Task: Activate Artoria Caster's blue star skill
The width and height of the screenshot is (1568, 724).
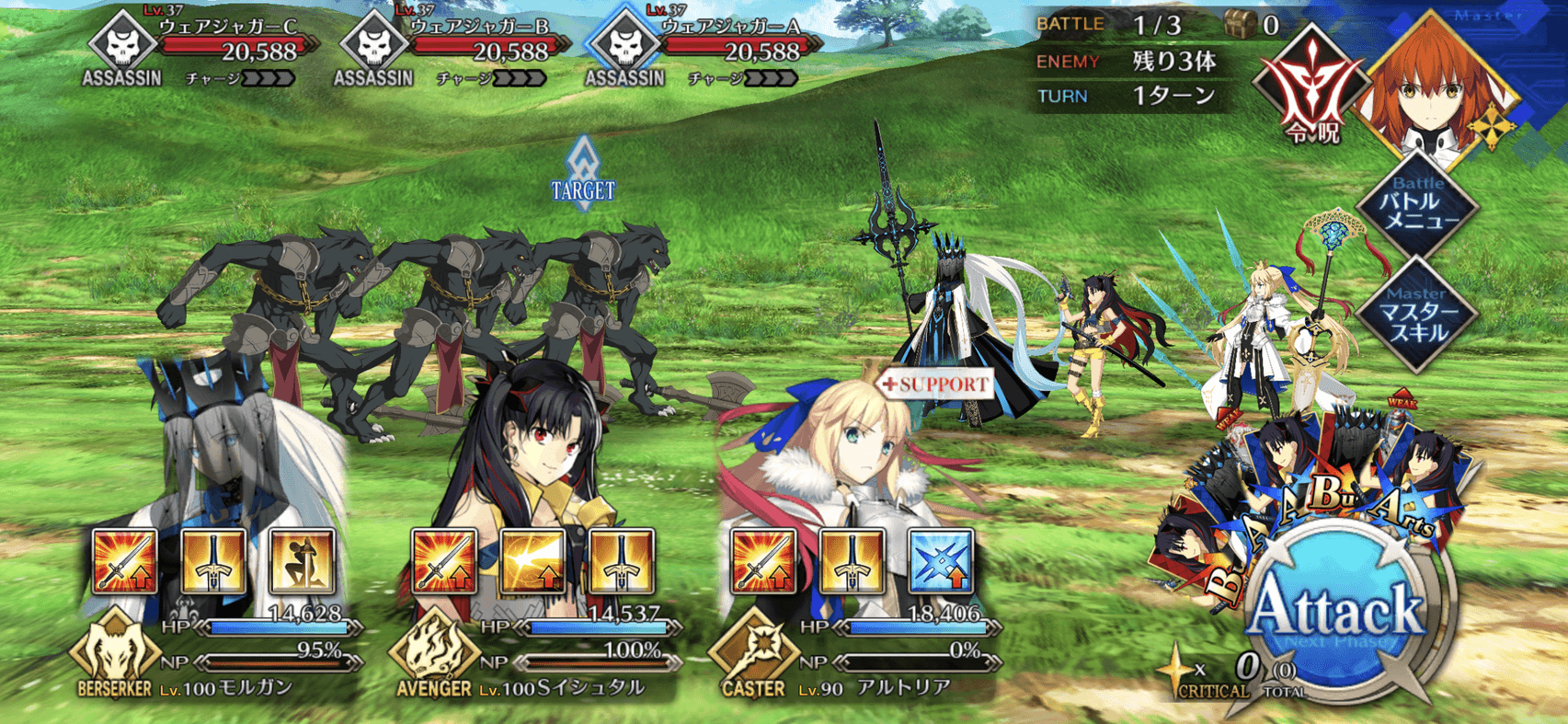Action: tap(940, 561)
